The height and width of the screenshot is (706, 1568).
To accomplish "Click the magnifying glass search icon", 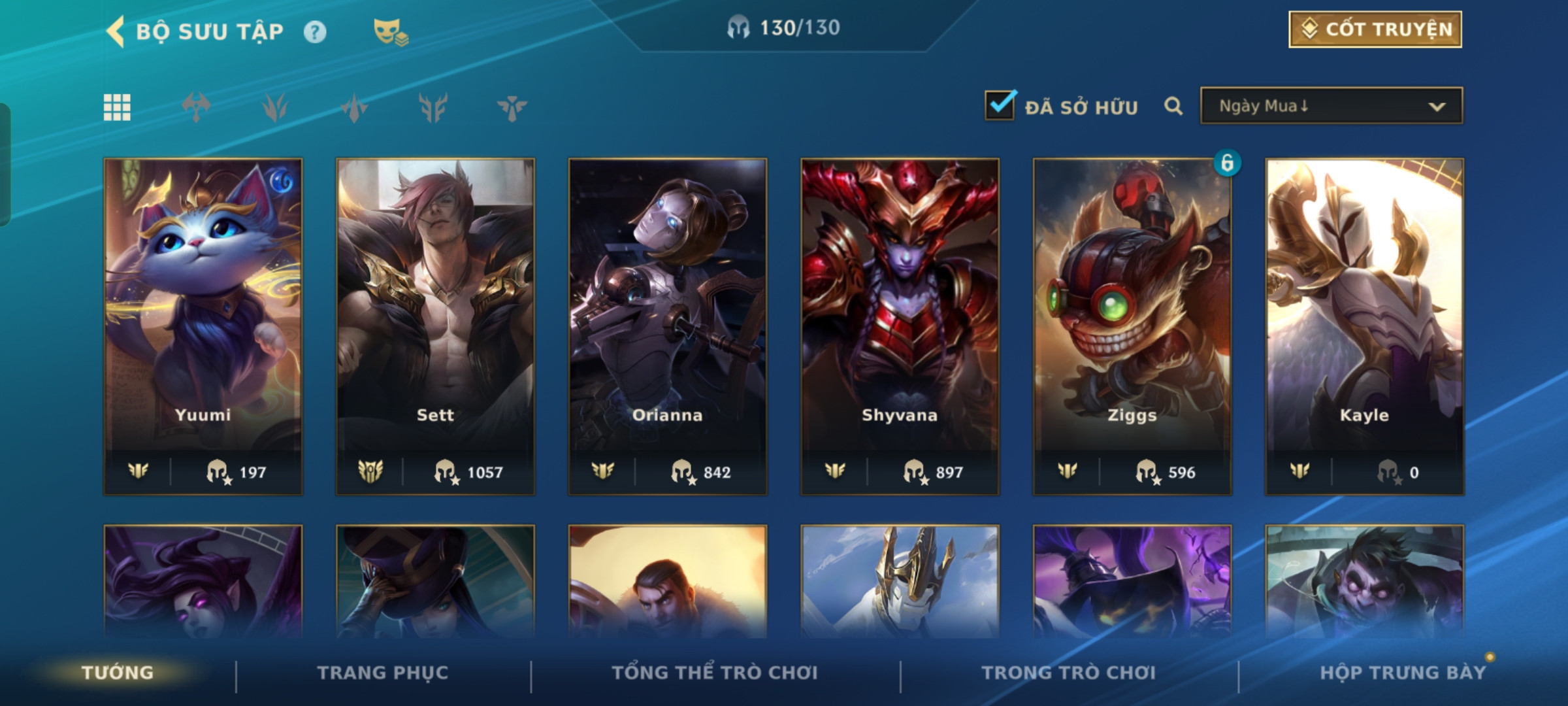I will pos(1173,106).
